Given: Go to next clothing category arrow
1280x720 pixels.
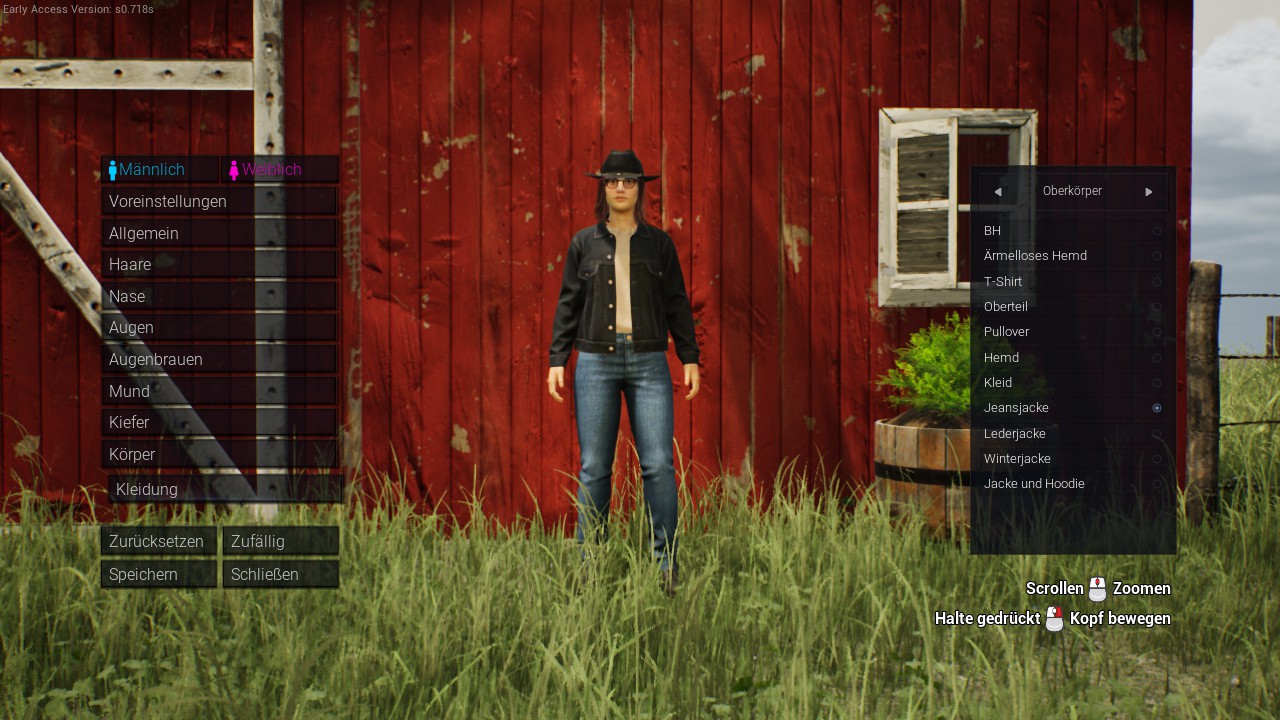Looking at the screenshot, I should pos(1149,192).
